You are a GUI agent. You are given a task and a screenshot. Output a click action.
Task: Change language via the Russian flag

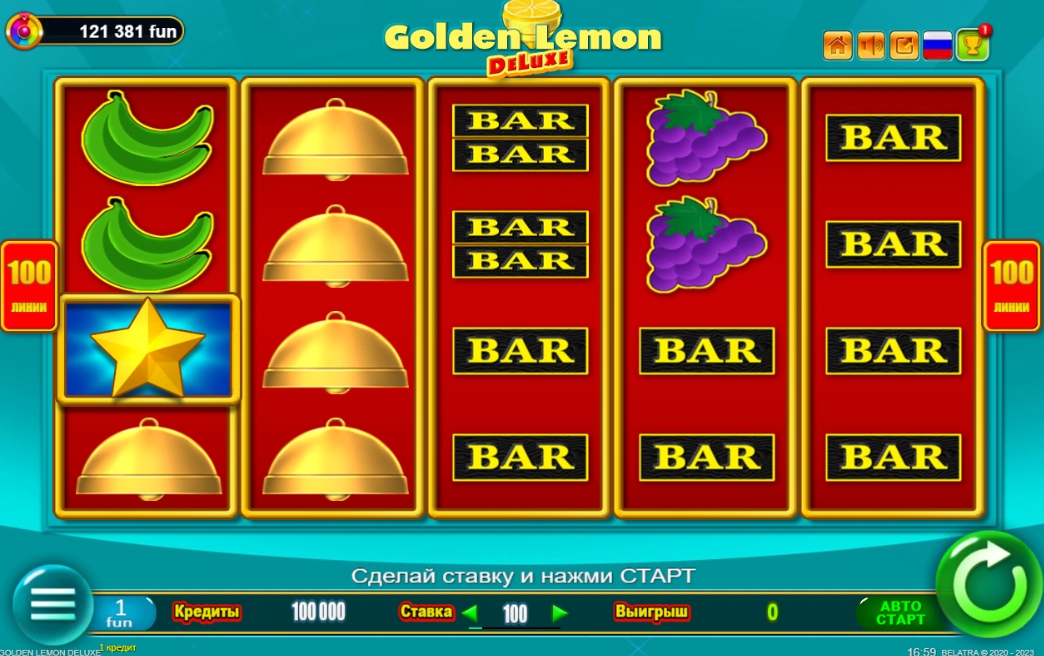[x=937, y=45]
